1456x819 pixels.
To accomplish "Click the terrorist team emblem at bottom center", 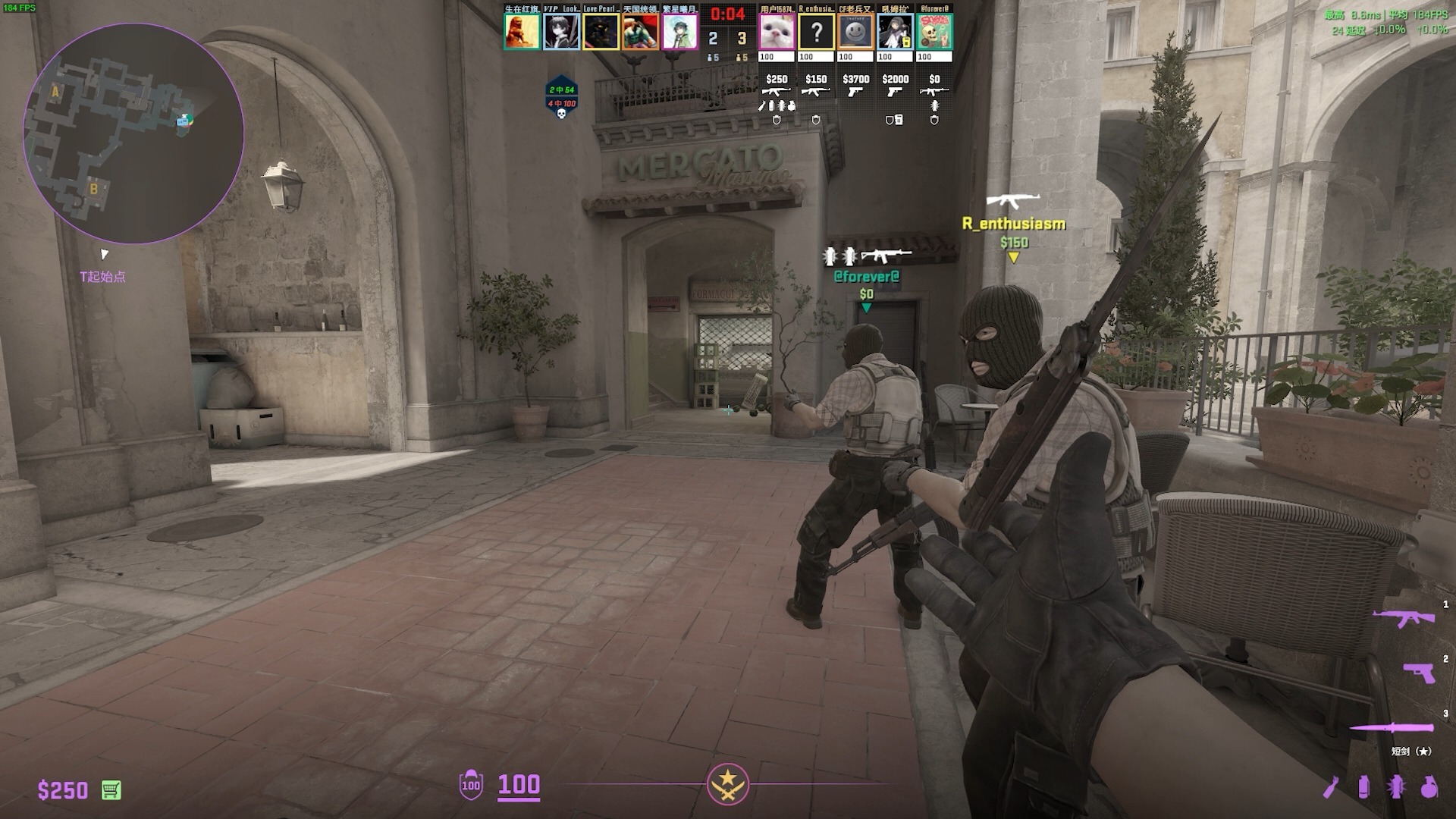I will pos(728,784).
